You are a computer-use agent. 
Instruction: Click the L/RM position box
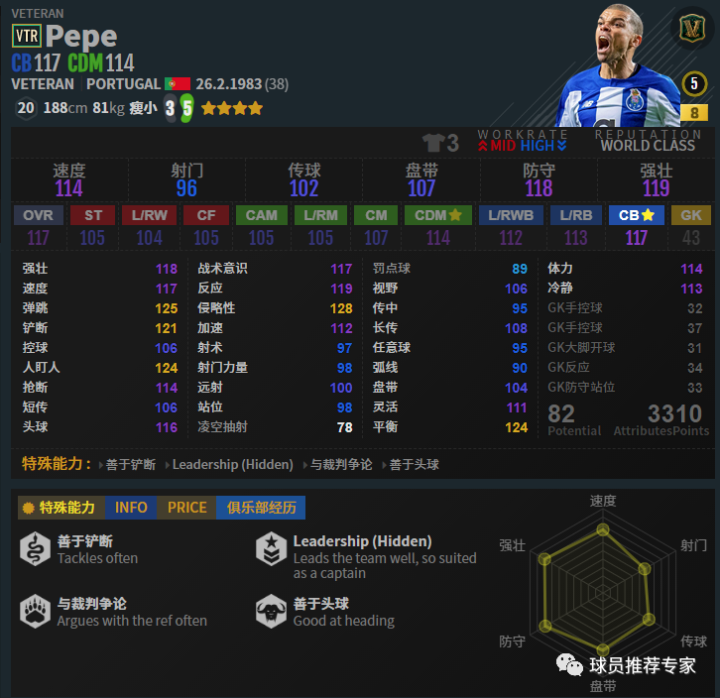coord(321,215)
